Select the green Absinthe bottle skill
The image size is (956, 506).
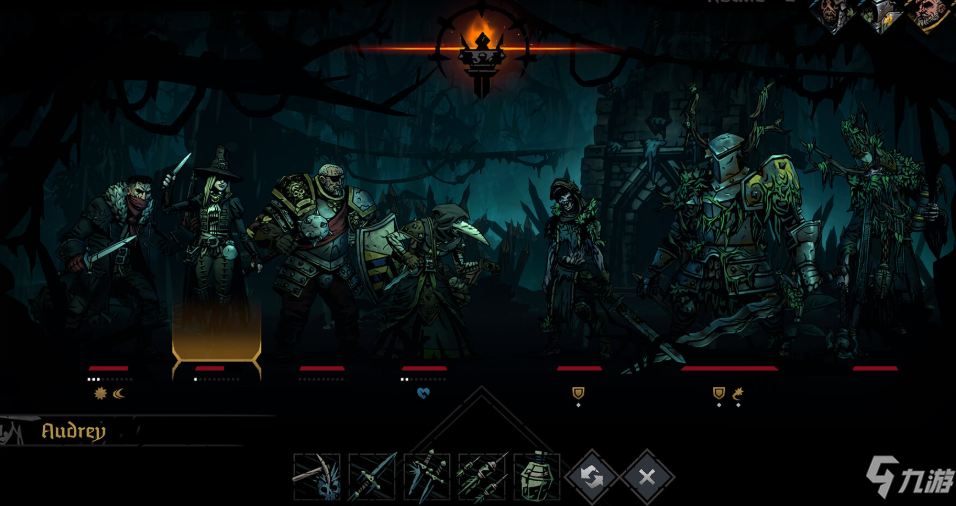tap(537, 477)
